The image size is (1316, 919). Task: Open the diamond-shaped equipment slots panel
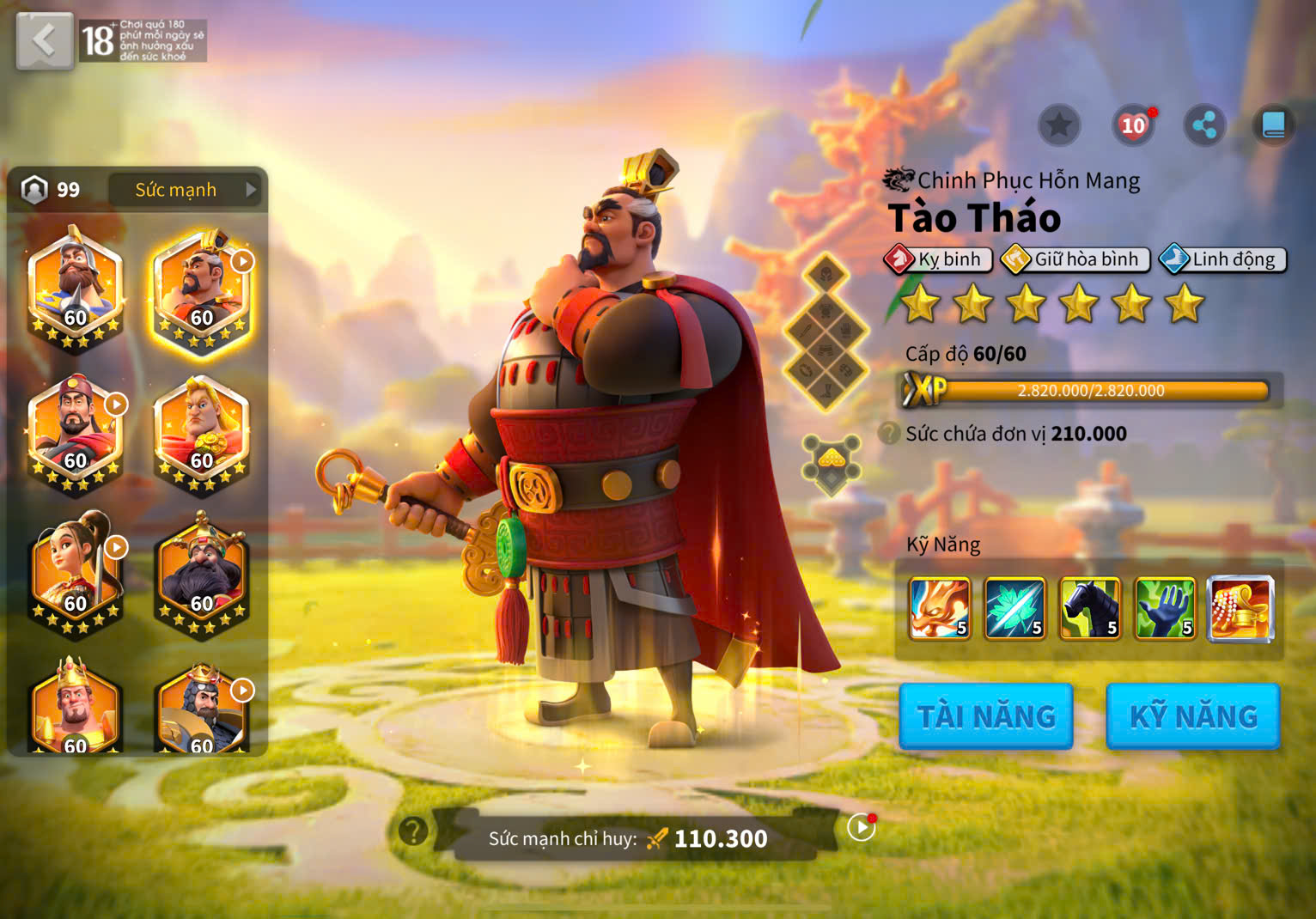[826, 331]
